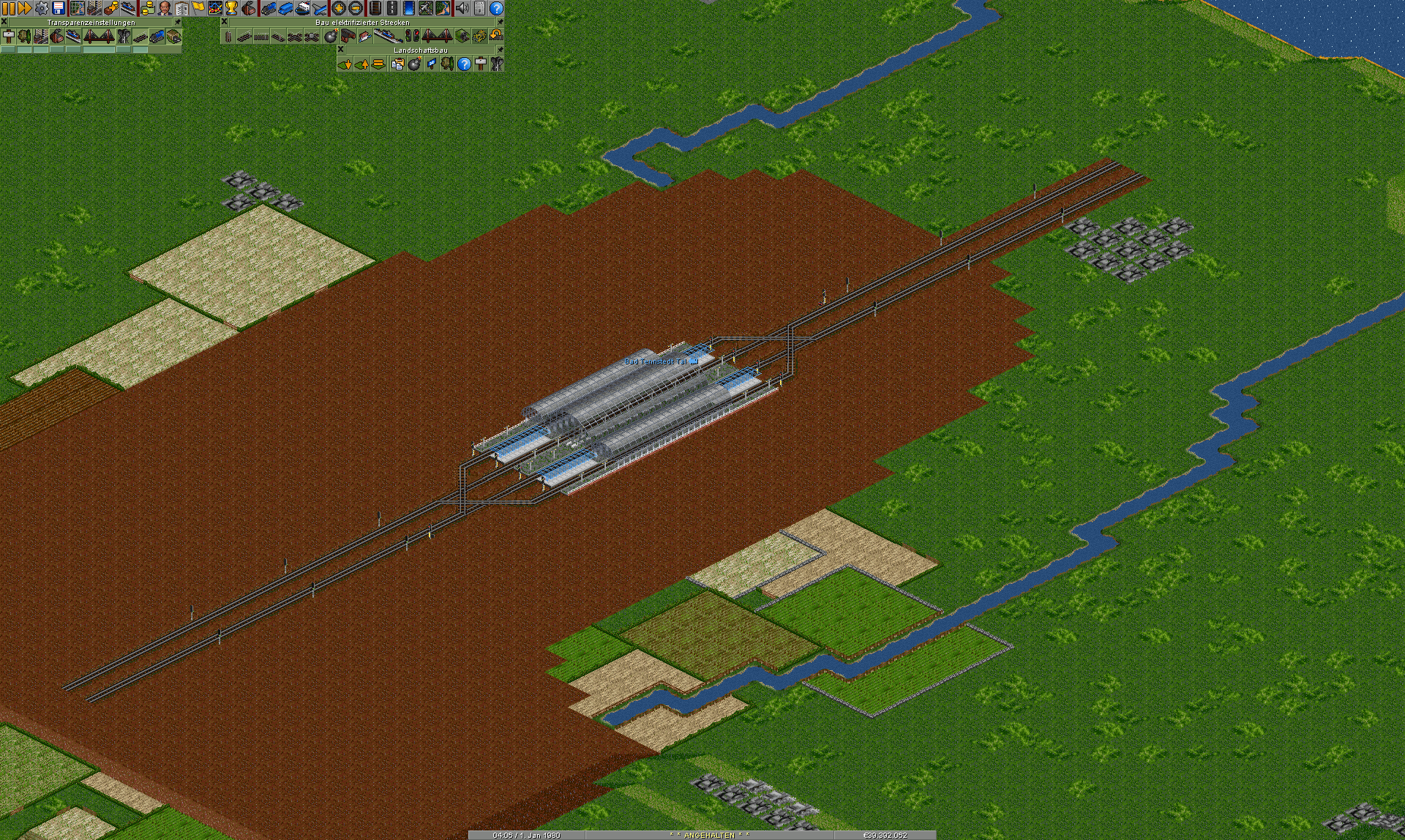
Task: Open the newspaper message history
Action: (479, 8)
